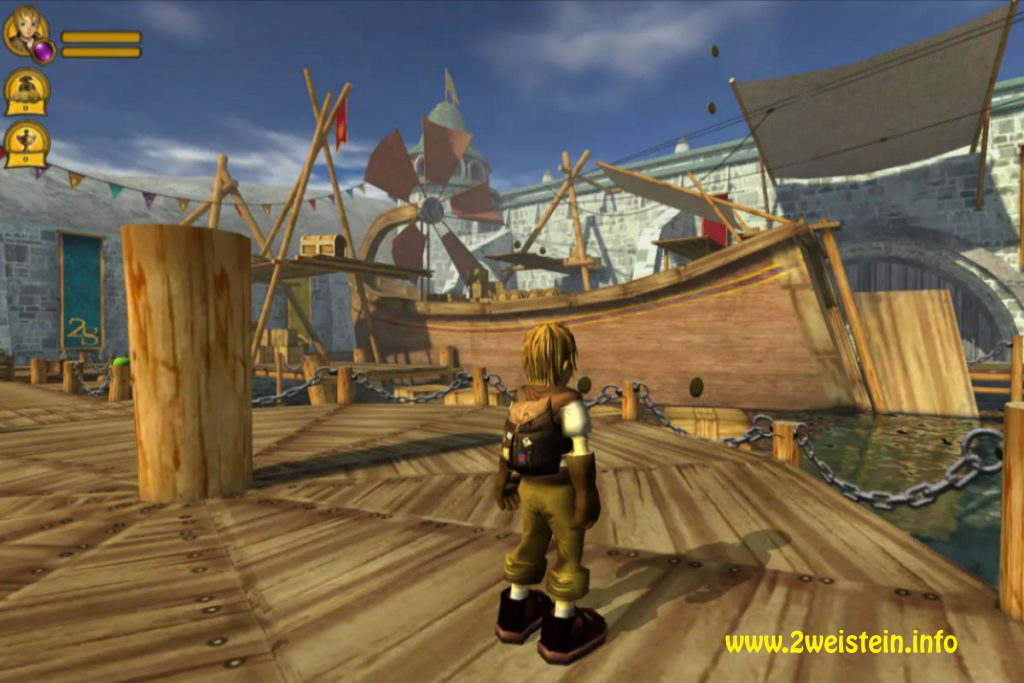The height and width of the screenshot is (683, 1024).
Task: Open the coin bag counter icon
Action: click(x=27, y=91)
